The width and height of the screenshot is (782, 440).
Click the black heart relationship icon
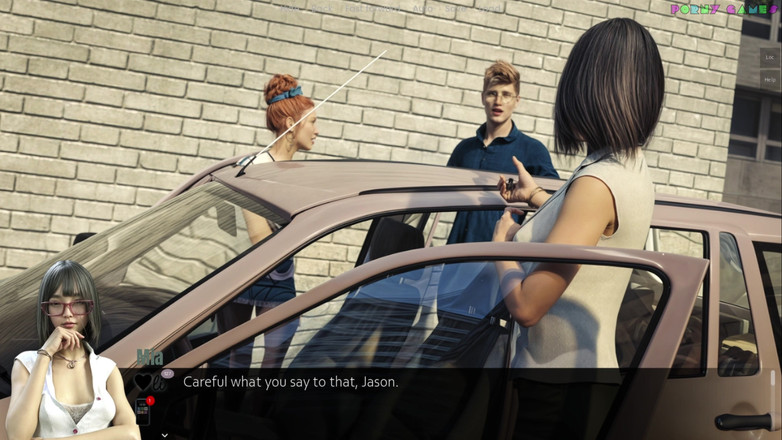[x=142, y=382]
